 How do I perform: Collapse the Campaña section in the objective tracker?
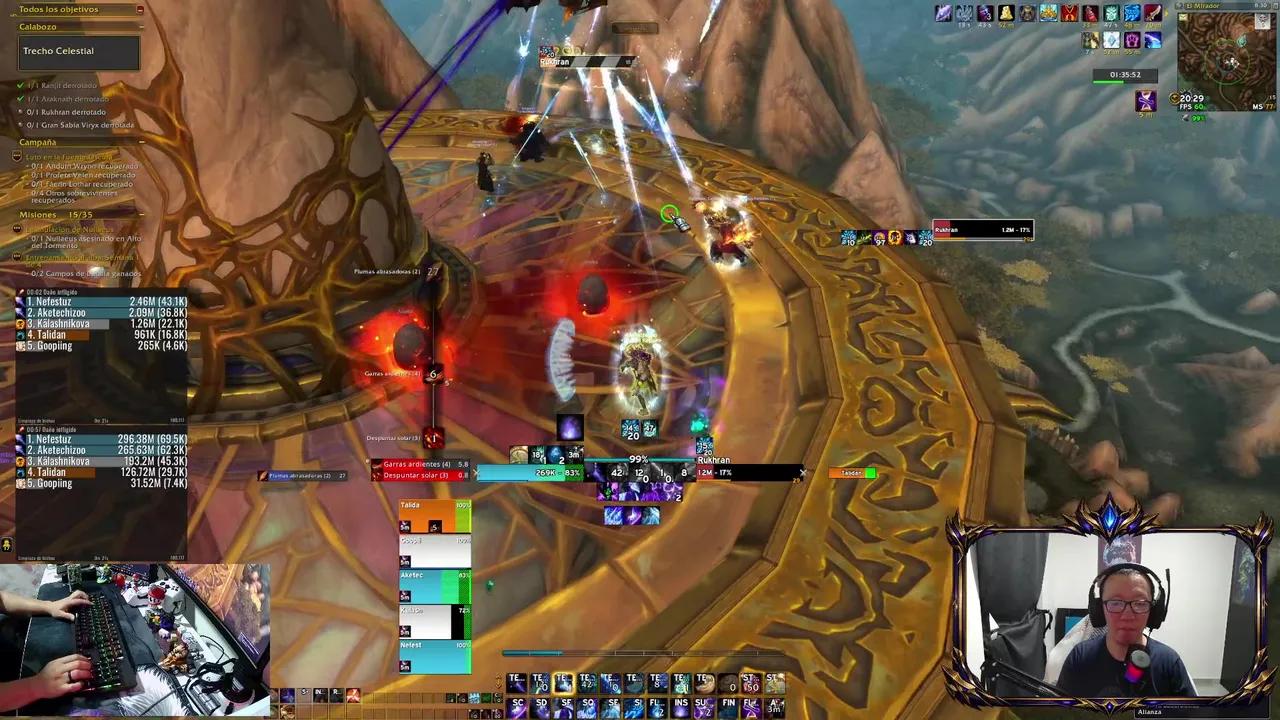[x=142, y=142]
